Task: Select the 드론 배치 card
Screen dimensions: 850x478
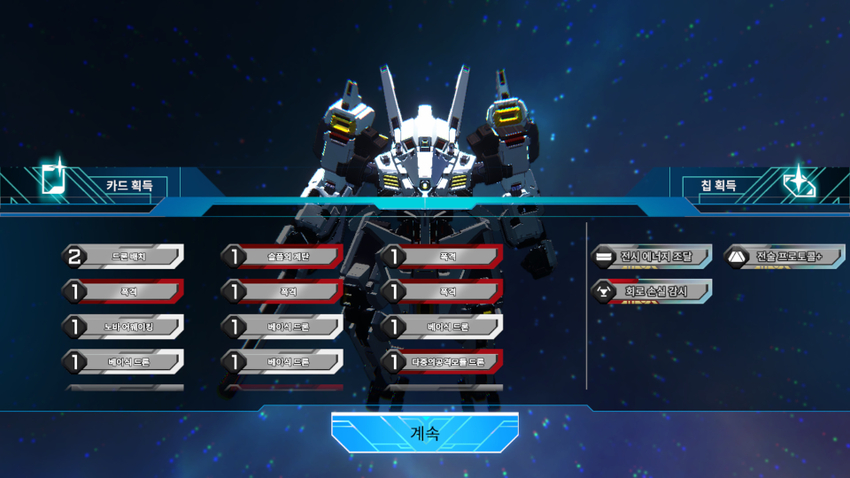Action: (x=124, y=257)
